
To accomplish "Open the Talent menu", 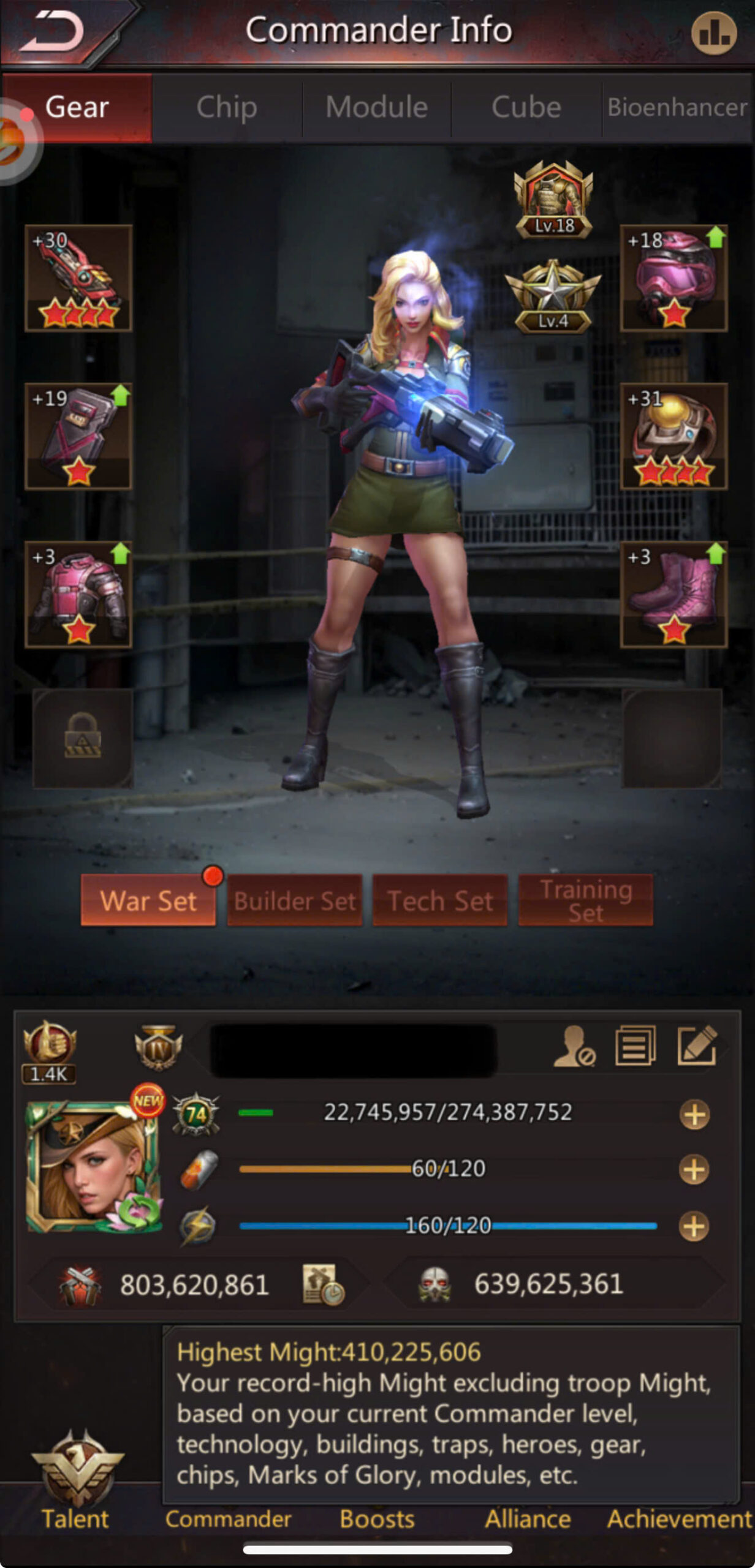I will pyautogui.click(x=76, y=1482).
